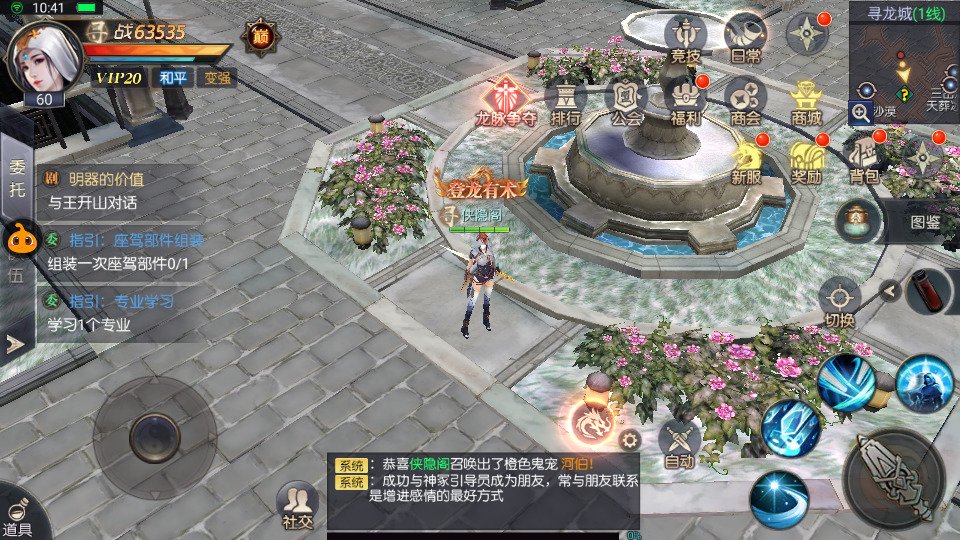Open the 竞技 arena menu

tap(685, 40)
